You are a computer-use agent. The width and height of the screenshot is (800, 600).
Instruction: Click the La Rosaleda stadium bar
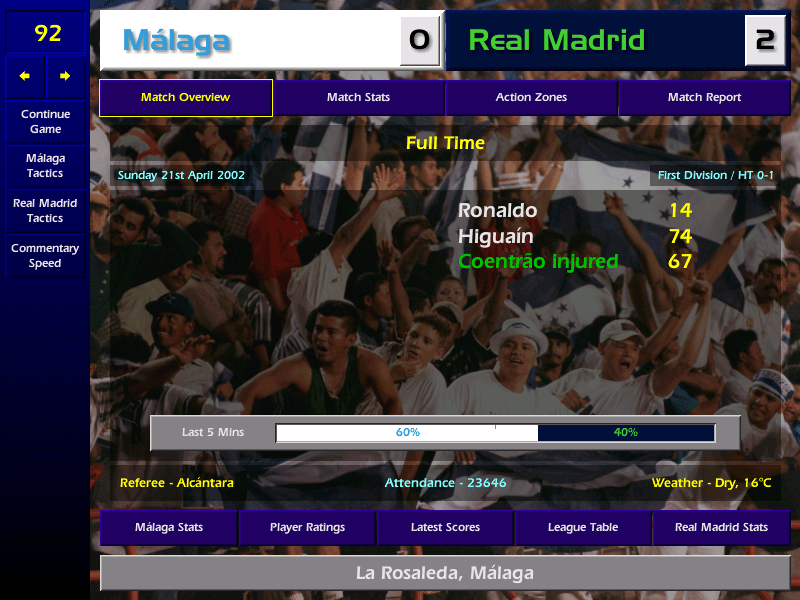click(445, 574)
